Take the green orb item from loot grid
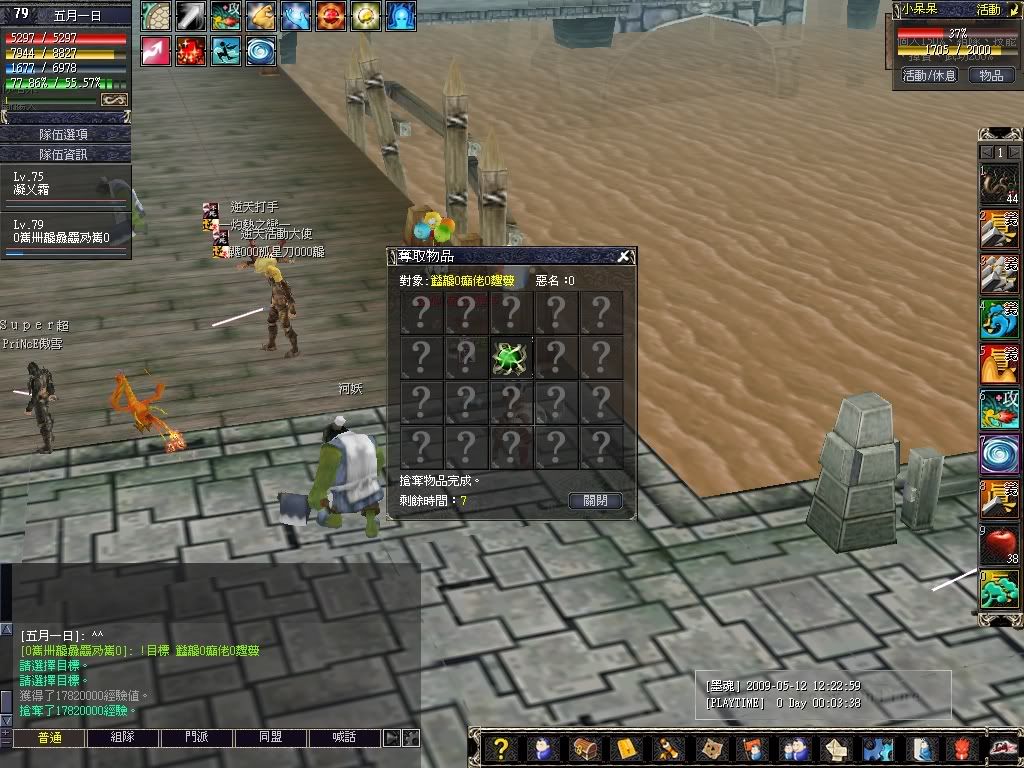This screenshot has height=768, width=1024. pos(511,358)
